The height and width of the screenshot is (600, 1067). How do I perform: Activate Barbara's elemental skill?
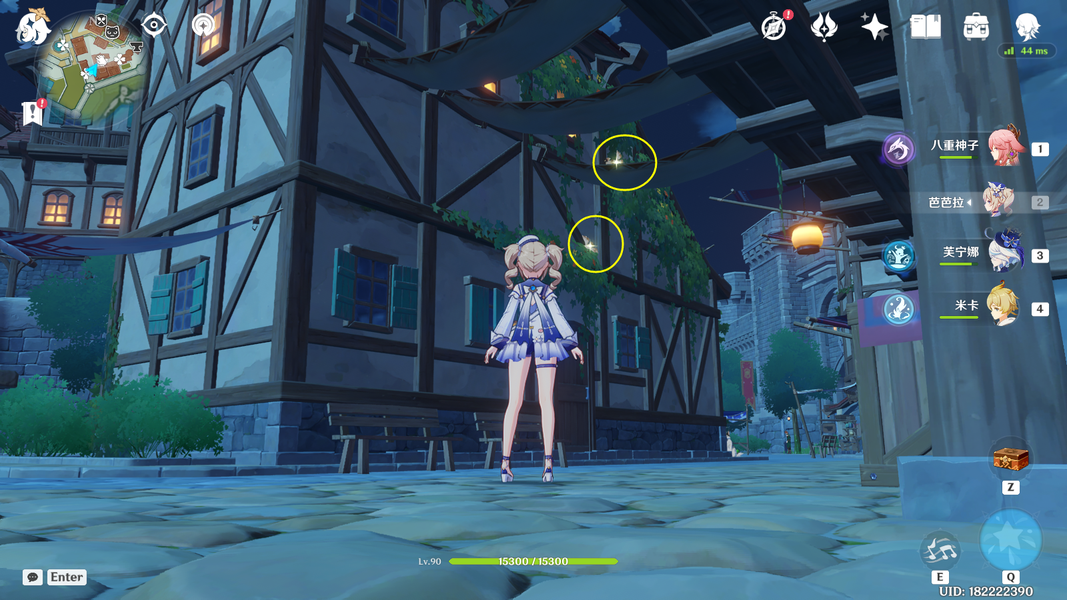940,547
